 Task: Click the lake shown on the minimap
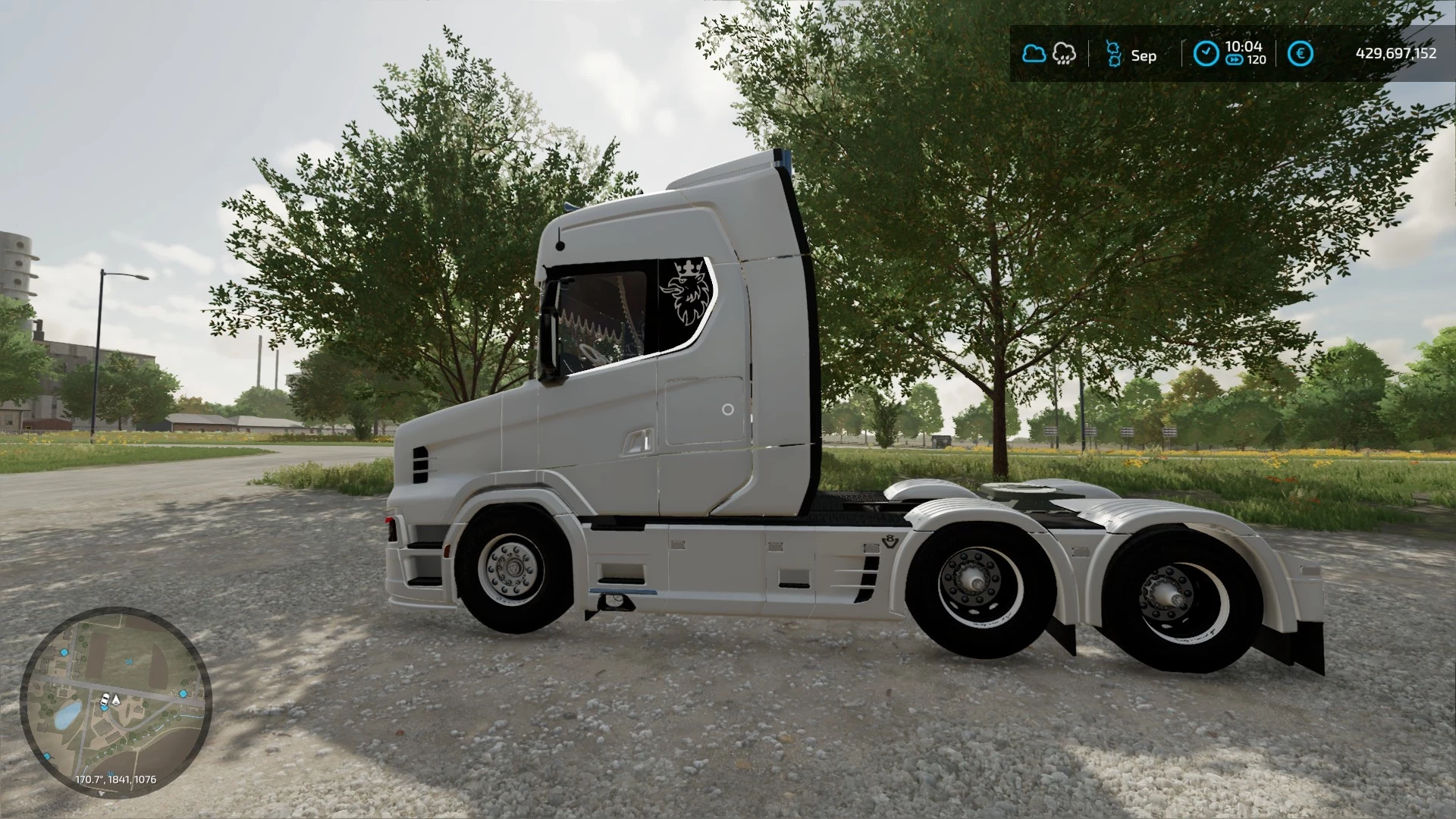tap(67, 715)
